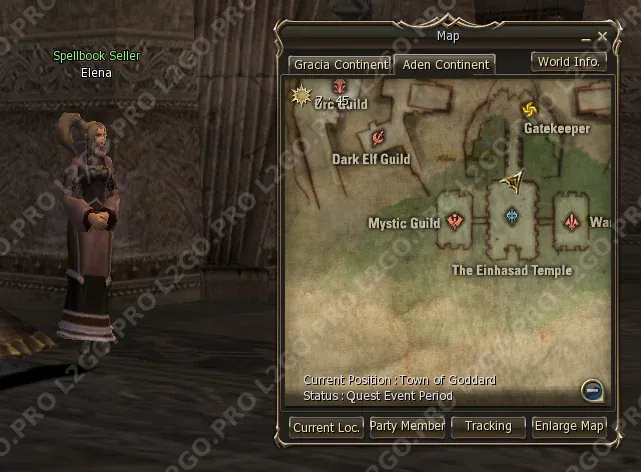The width and height of the screenshot is (641, 472).
Task: Close the Map window
Action: (x=602, y=37)
